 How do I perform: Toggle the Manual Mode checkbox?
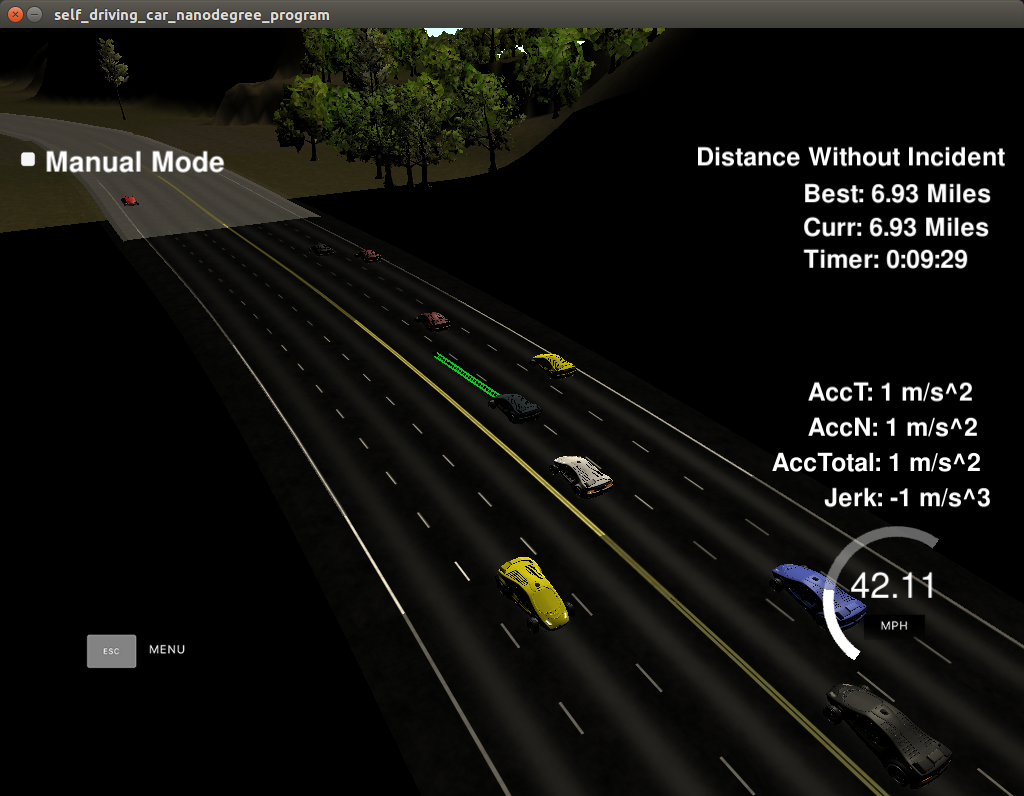click(x=28, y=160)
